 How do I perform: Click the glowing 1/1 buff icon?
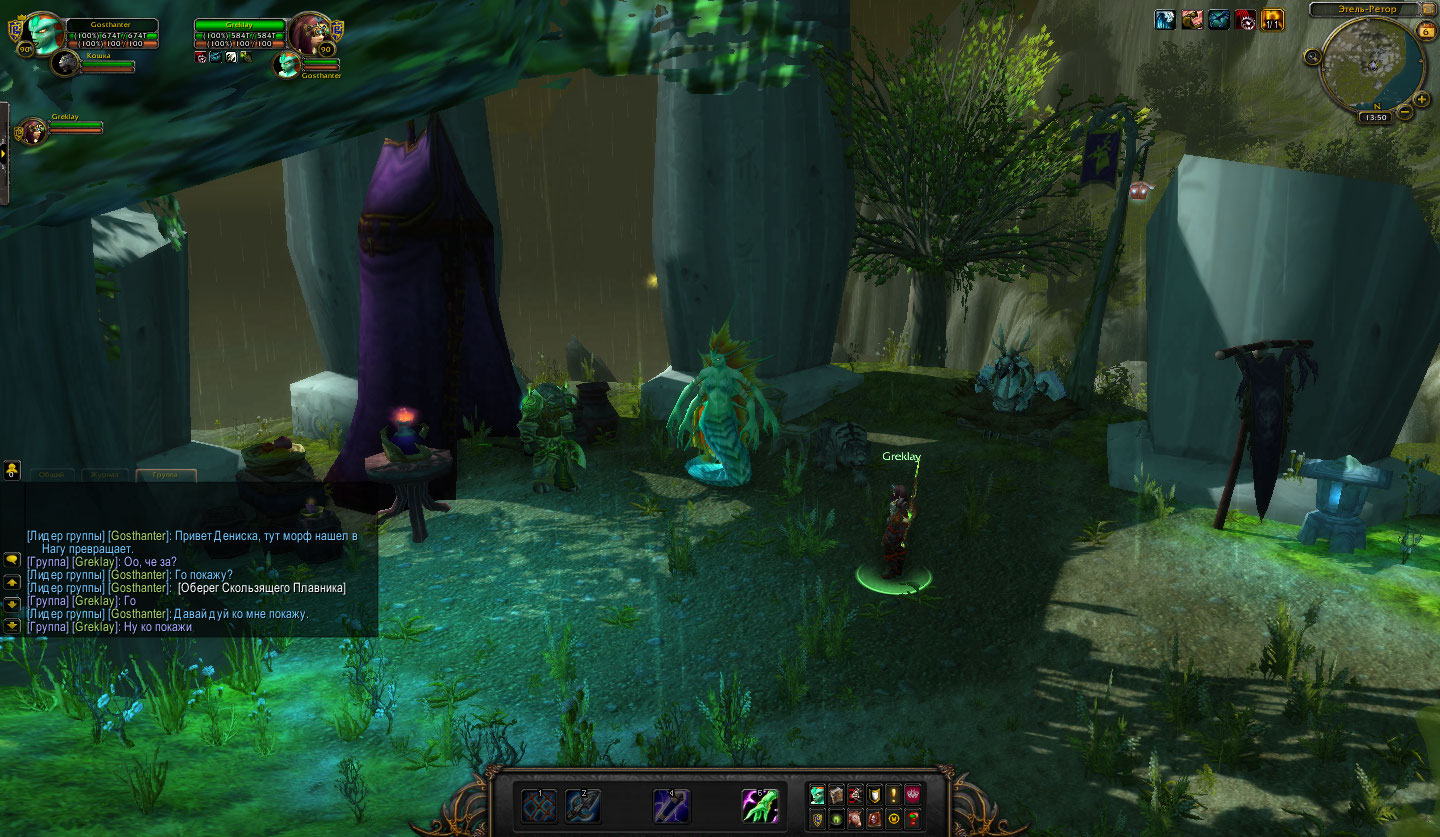(x=1272, y=19)
